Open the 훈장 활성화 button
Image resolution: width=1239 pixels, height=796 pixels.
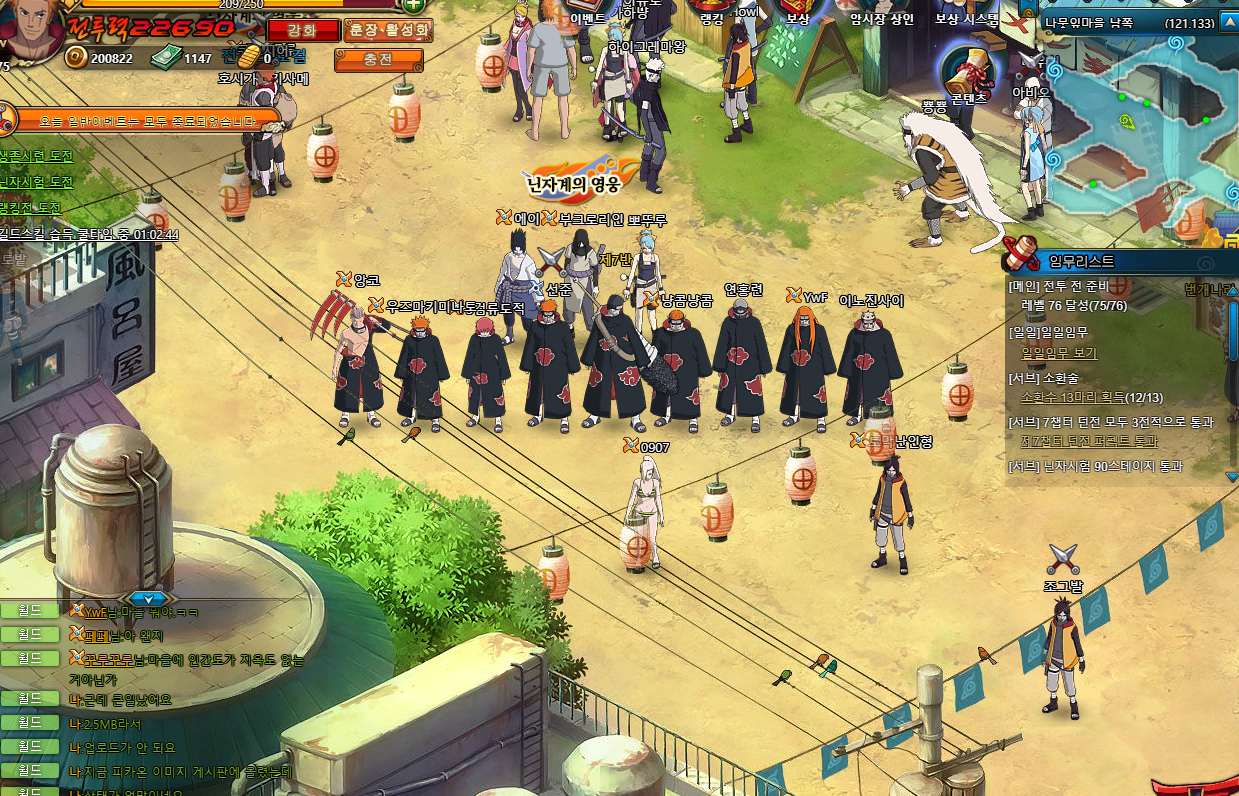click(x=387, y=30)
